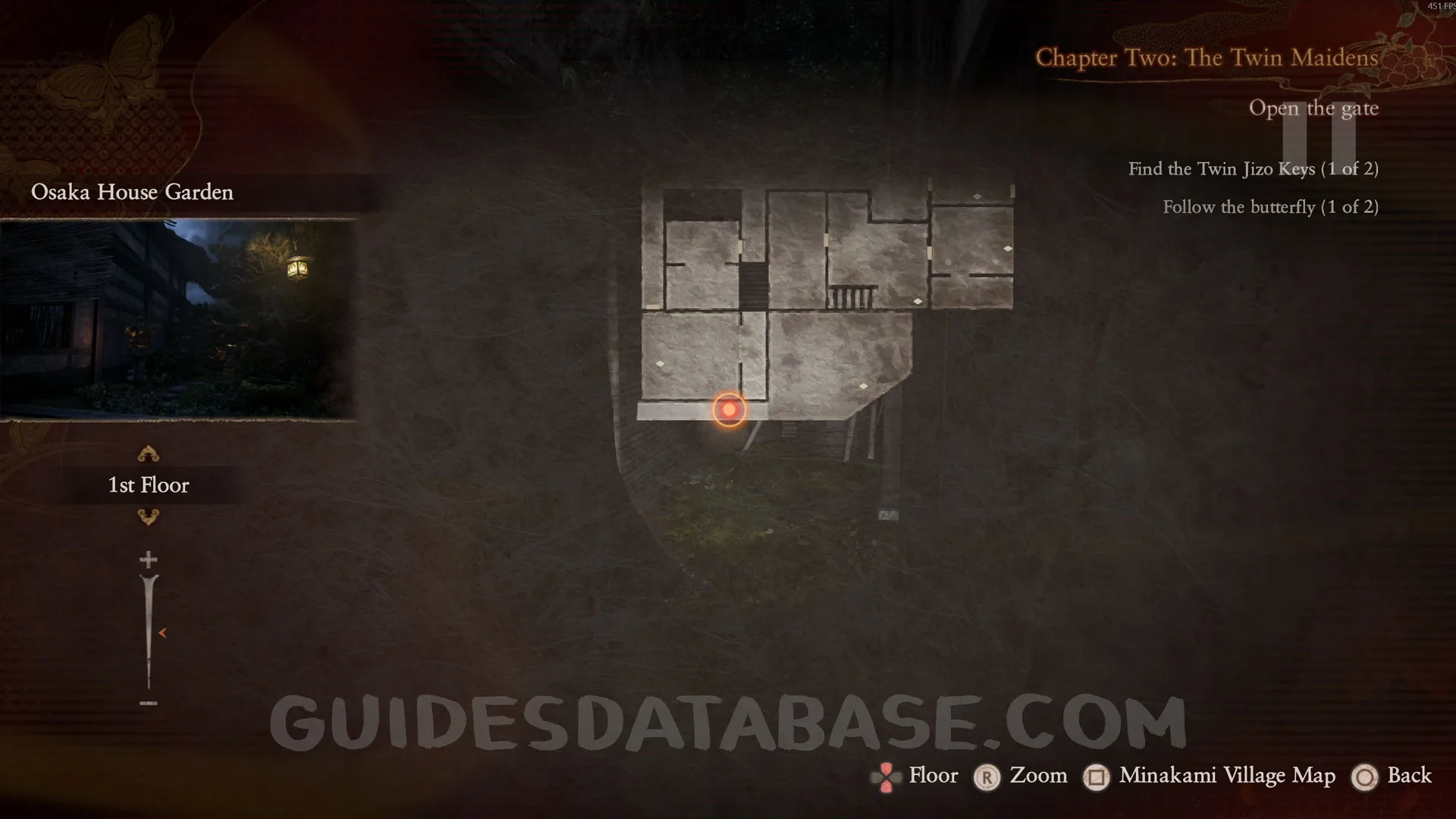This screenshot has height=819, width=1456.
Task: Select the Follow the butterfly objective
Action: tap(1270, 207)
